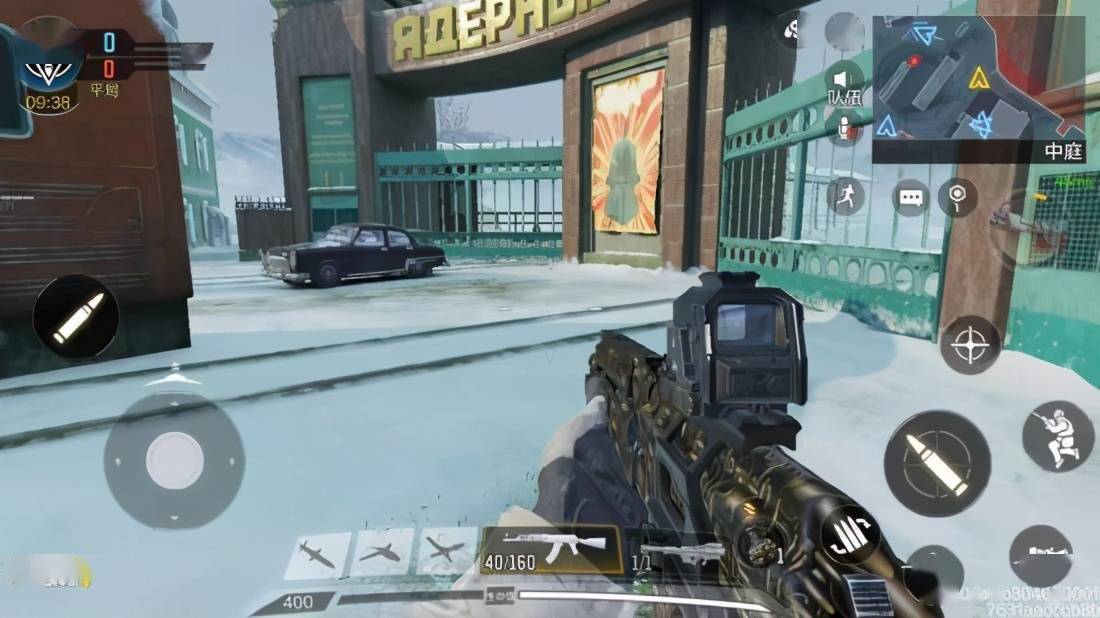Select the AK rifle weapon slot

coord(552,550)
